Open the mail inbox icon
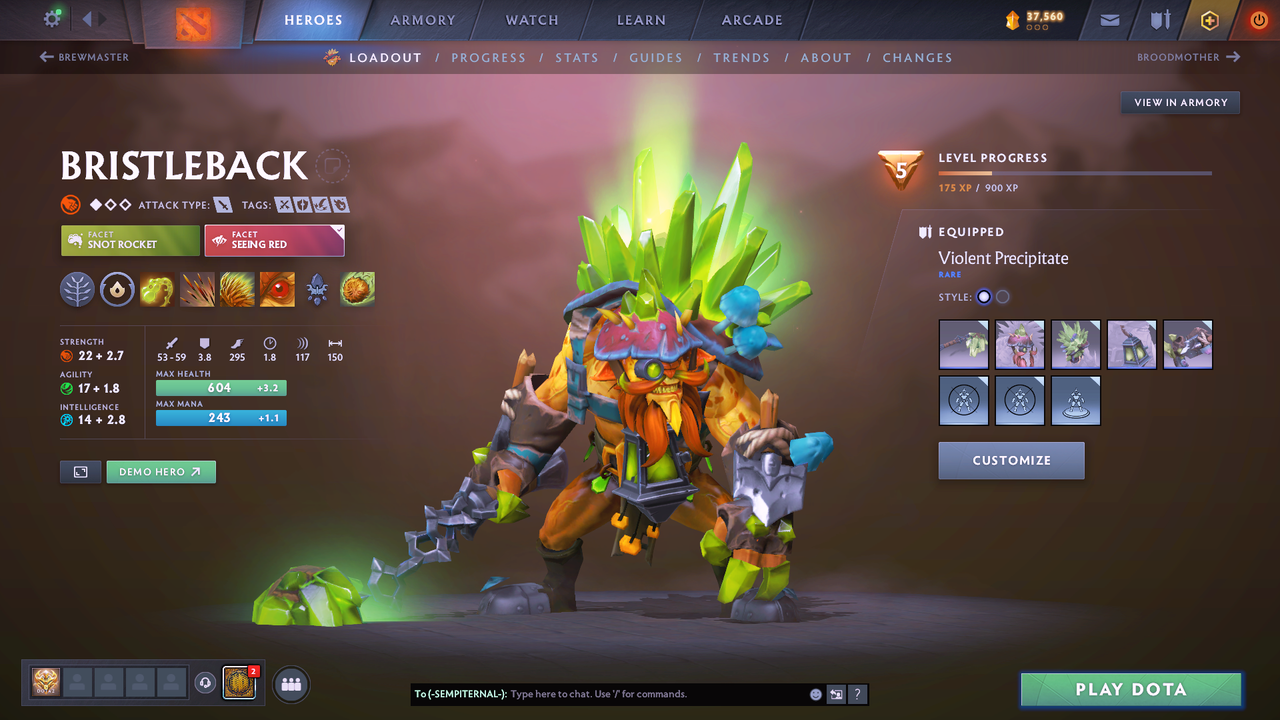Image resolution: width=1280 pixels, height=720 pixels. click(x=1108, y=19)
